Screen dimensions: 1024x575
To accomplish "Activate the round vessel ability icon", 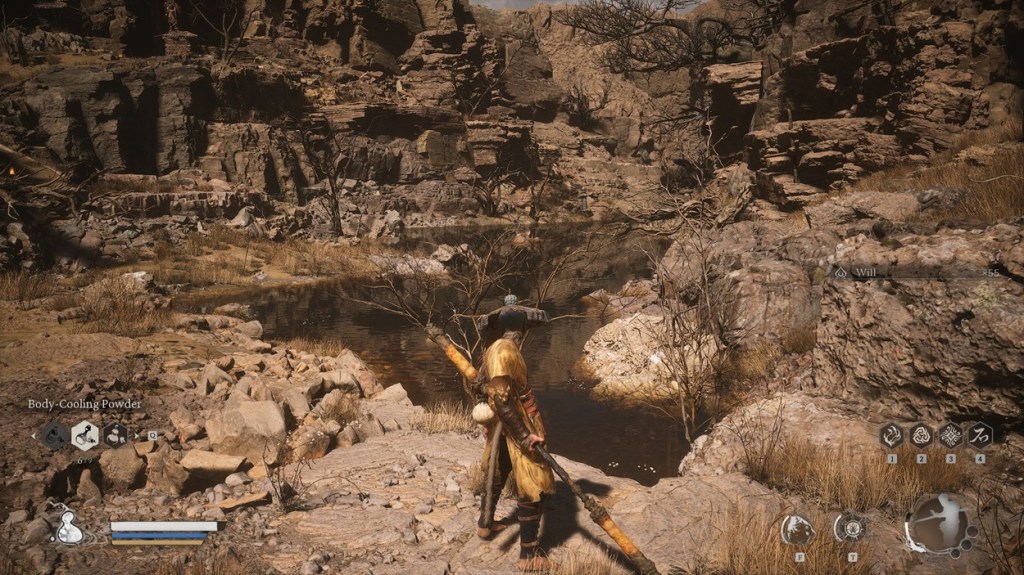I will (x=852, y=527).
